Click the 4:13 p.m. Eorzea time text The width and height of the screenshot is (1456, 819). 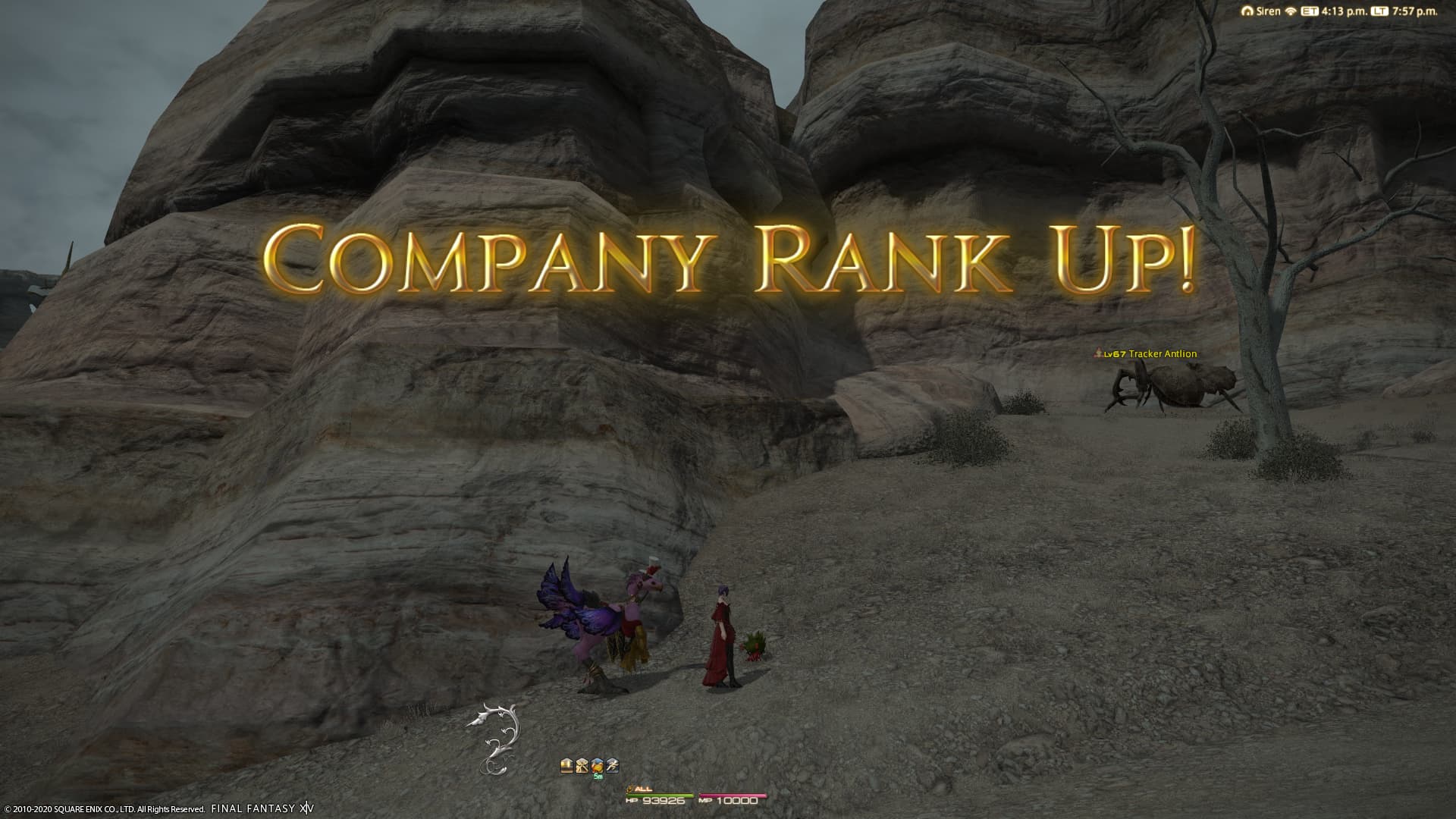[1346, 12]
